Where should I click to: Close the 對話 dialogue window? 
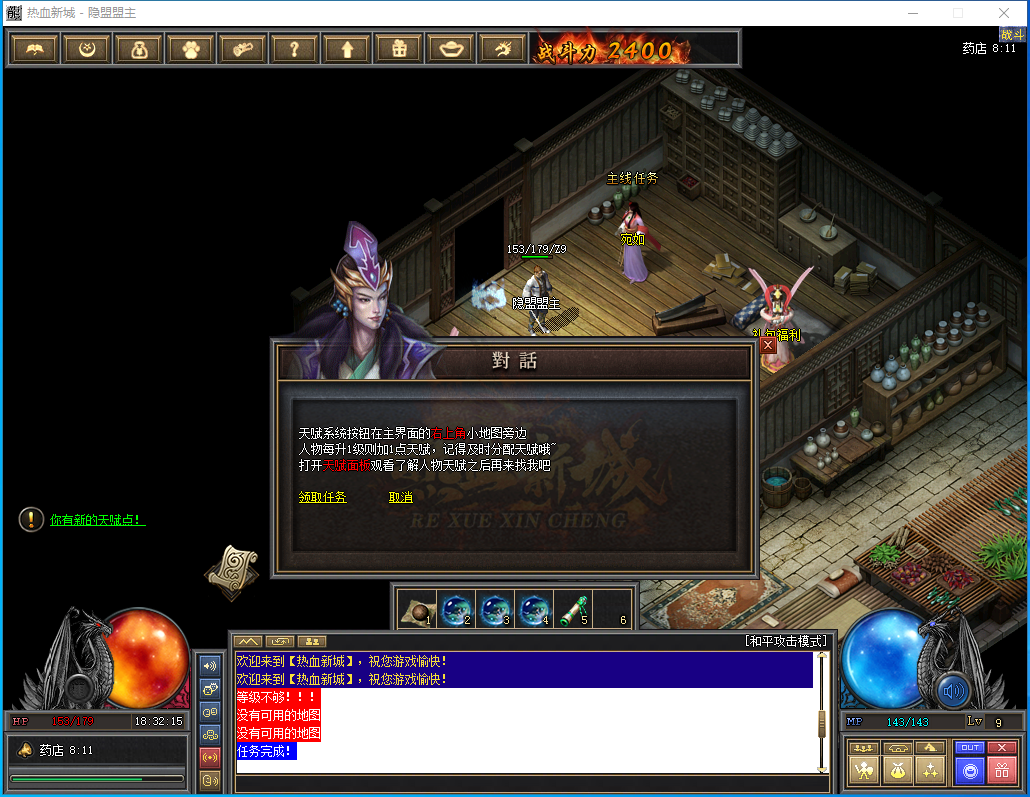coord(767,345)
